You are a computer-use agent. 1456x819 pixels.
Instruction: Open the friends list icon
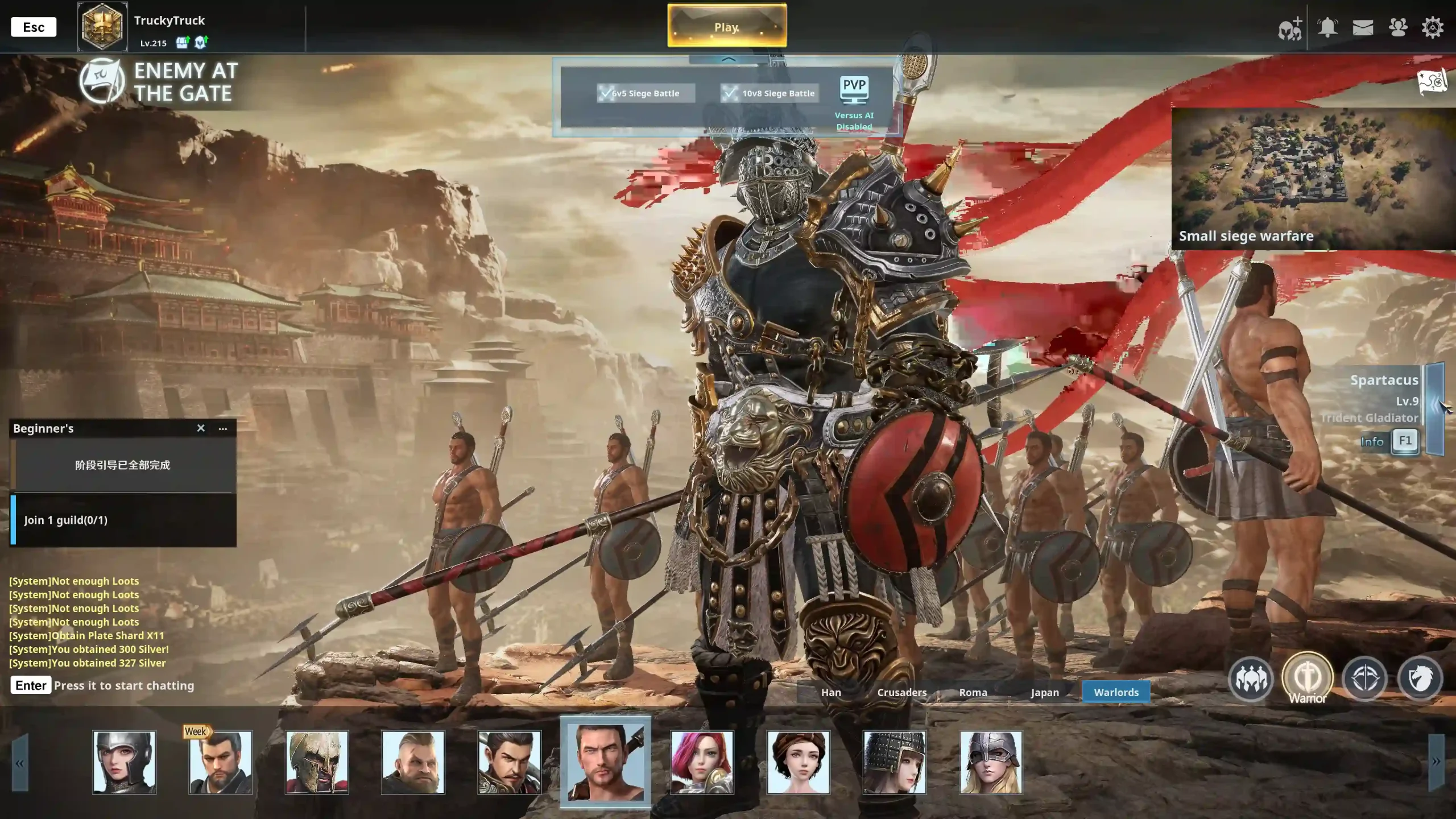point(1397,27)
